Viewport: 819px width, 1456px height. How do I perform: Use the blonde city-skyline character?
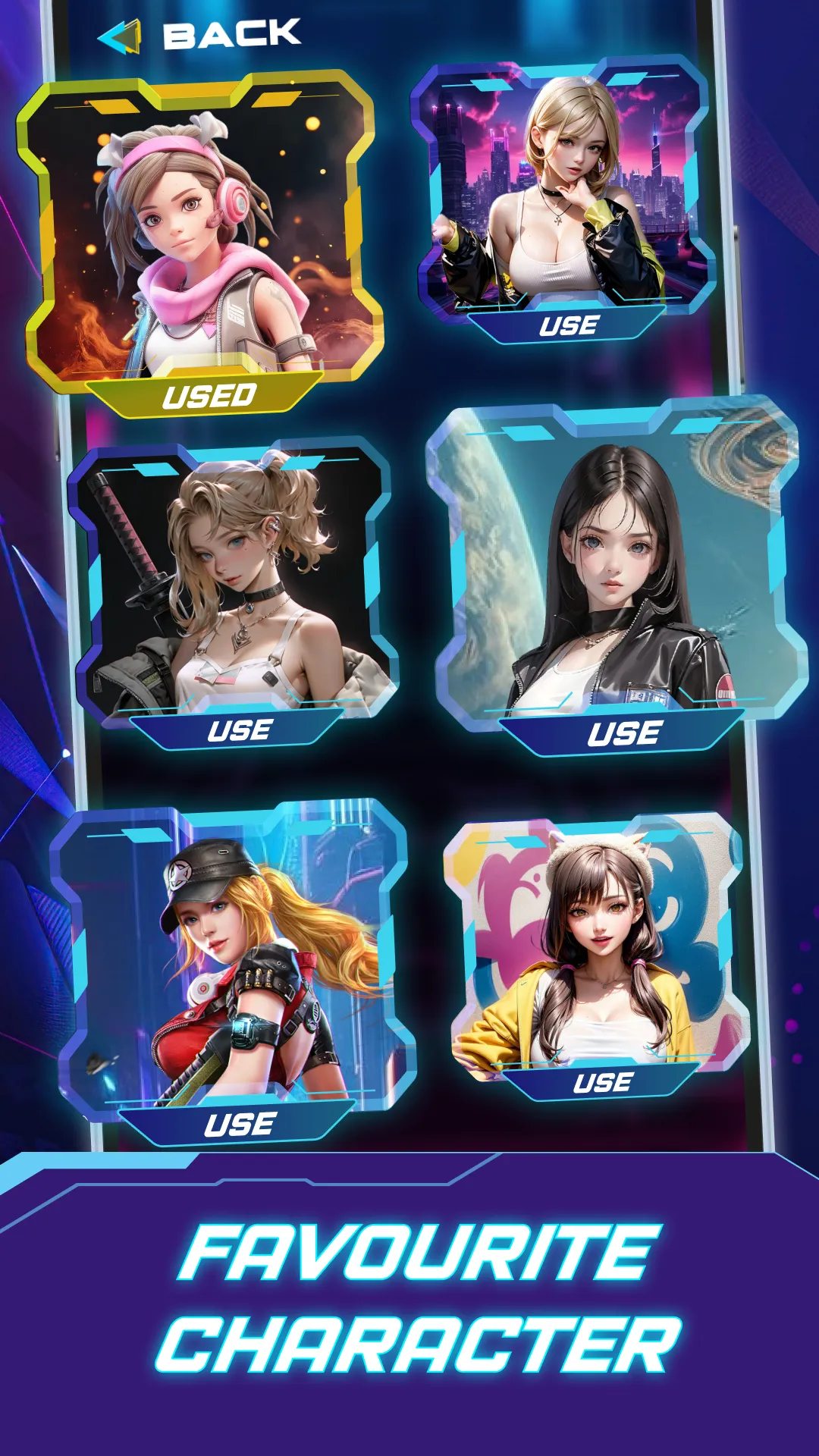click(569, 326)
